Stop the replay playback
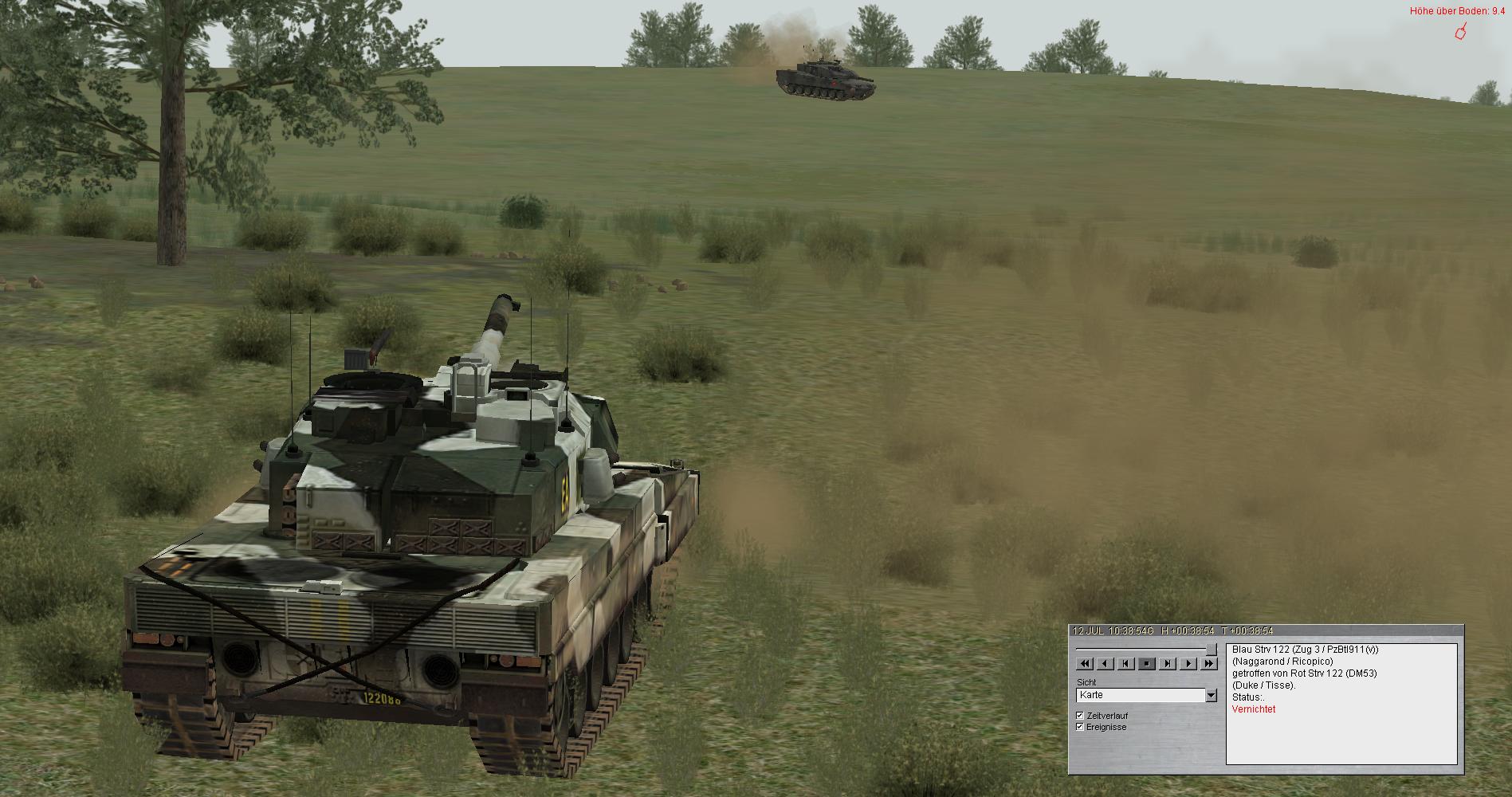The height and width of the screenshot is (797, 1512). point(1147,663)
